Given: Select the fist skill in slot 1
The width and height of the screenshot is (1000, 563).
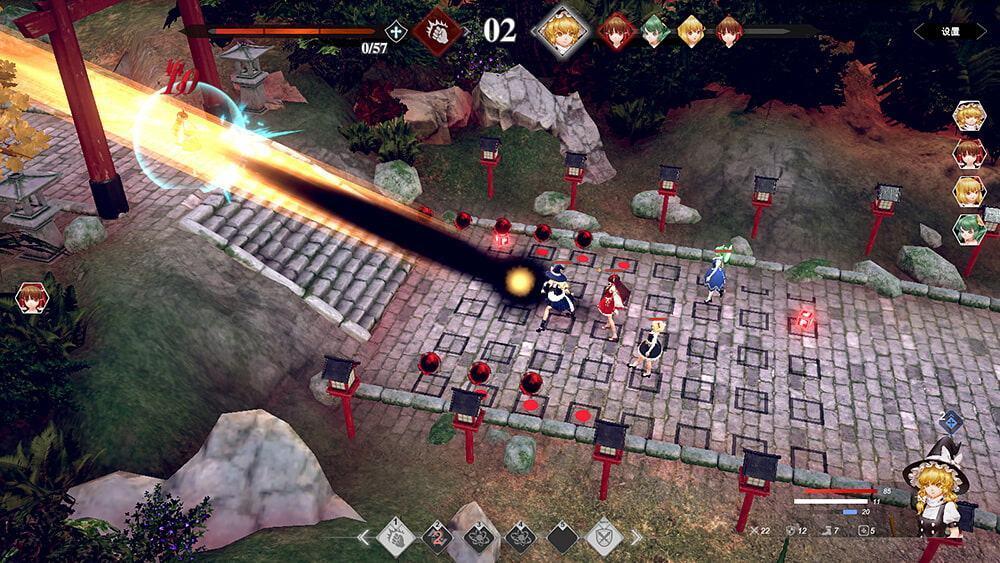Looking at the screenshot, I should tap(396, 537).
